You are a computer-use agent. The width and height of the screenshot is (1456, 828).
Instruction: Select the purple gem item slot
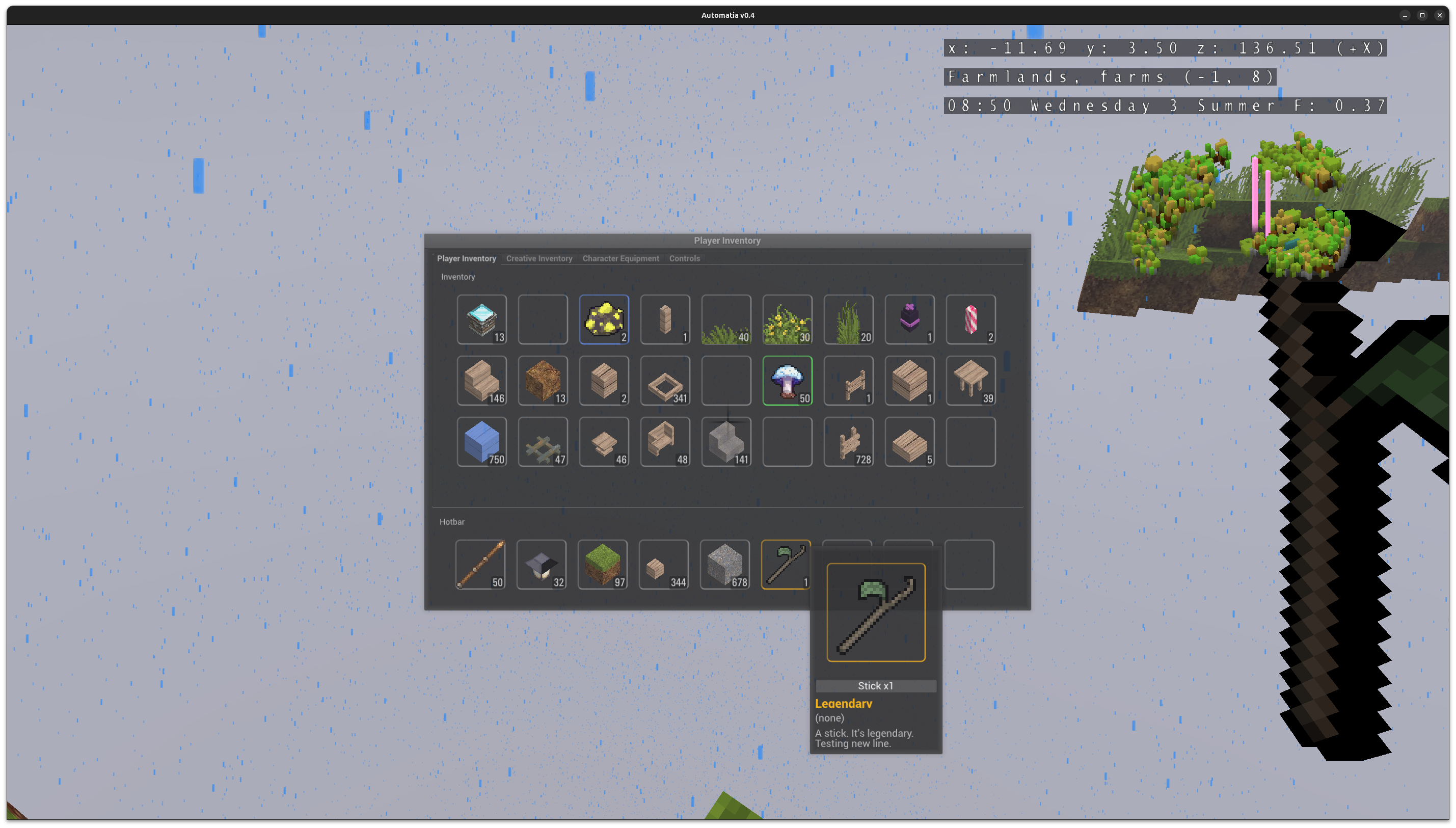909,319
